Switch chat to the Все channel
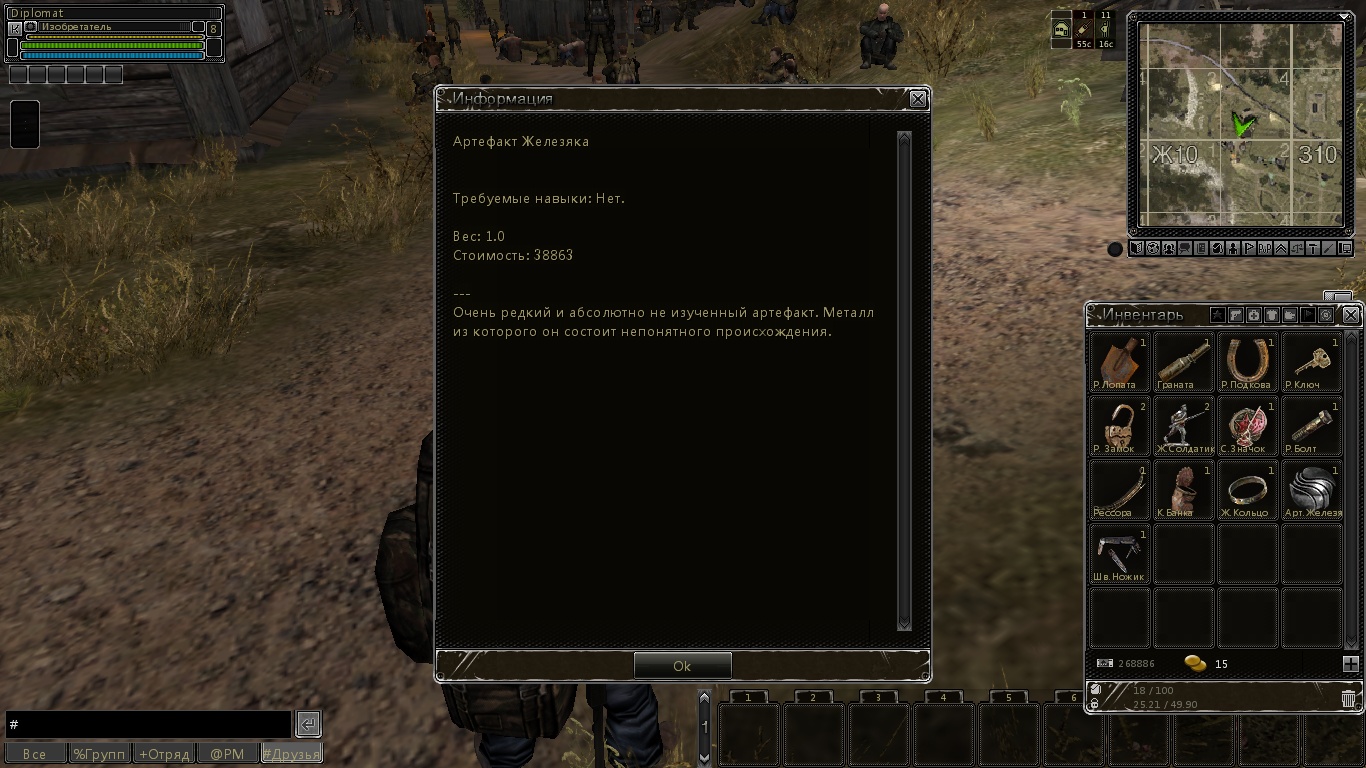 35,754
